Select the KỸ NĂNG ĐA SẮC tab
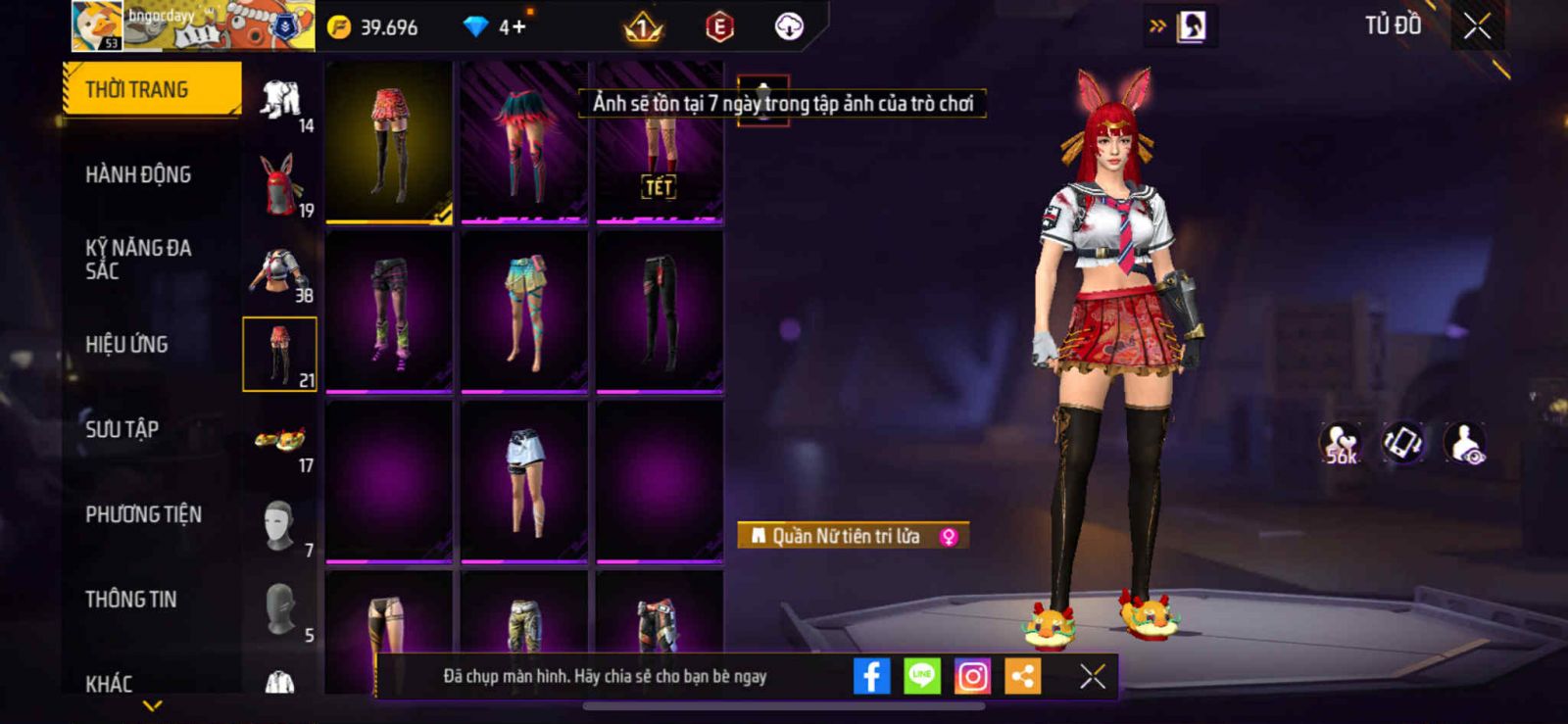The height and width of the screenshot is (724, 1568). [137, 259]
